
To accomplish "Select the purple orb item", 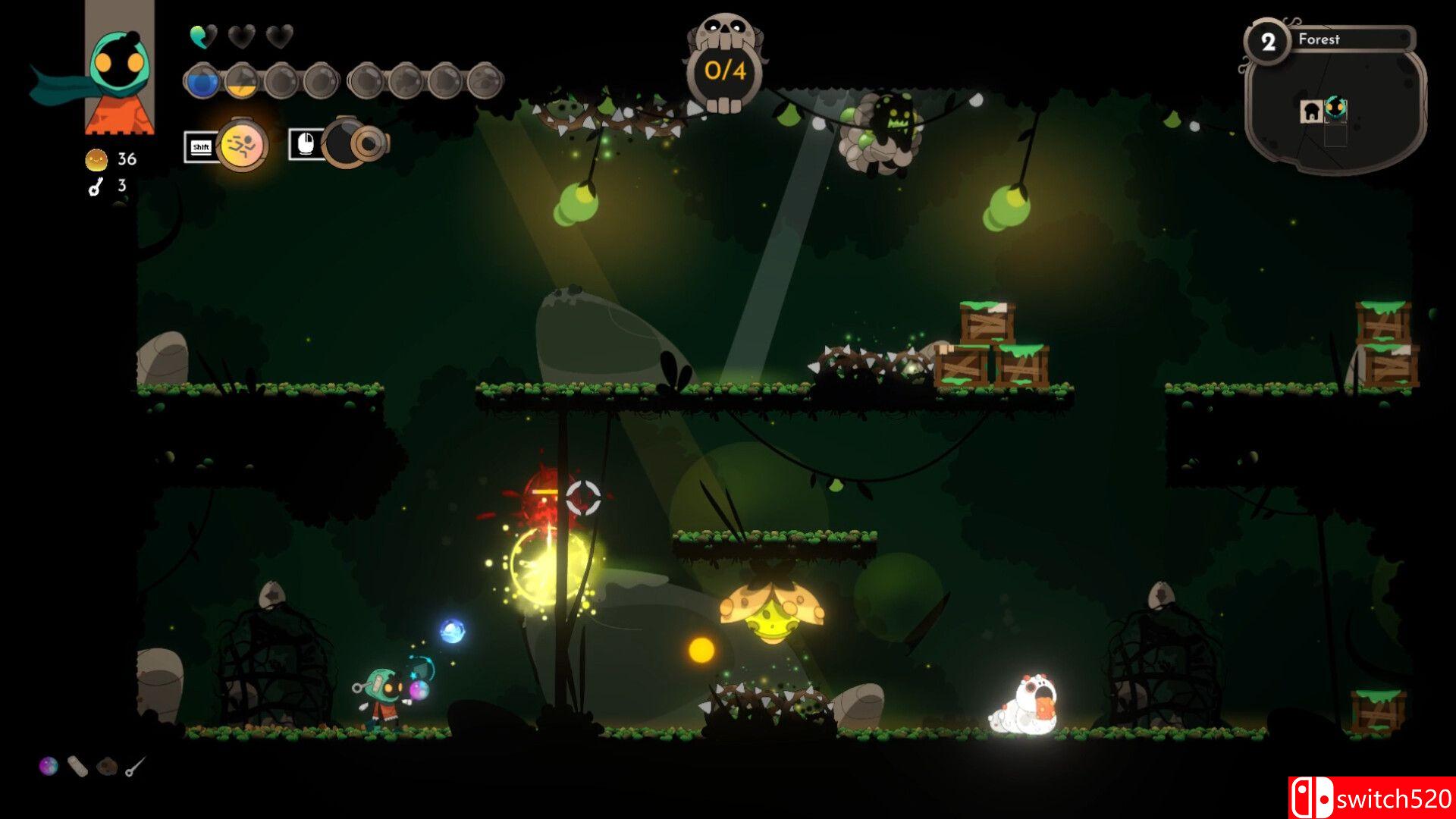I will point(48,766).
